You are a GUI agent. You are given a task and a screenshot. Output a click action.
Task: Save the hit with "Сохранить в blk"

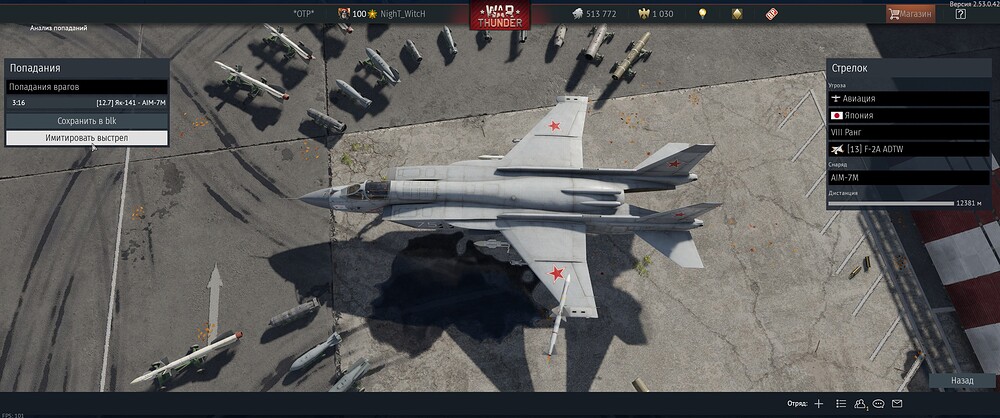(87, 120)
